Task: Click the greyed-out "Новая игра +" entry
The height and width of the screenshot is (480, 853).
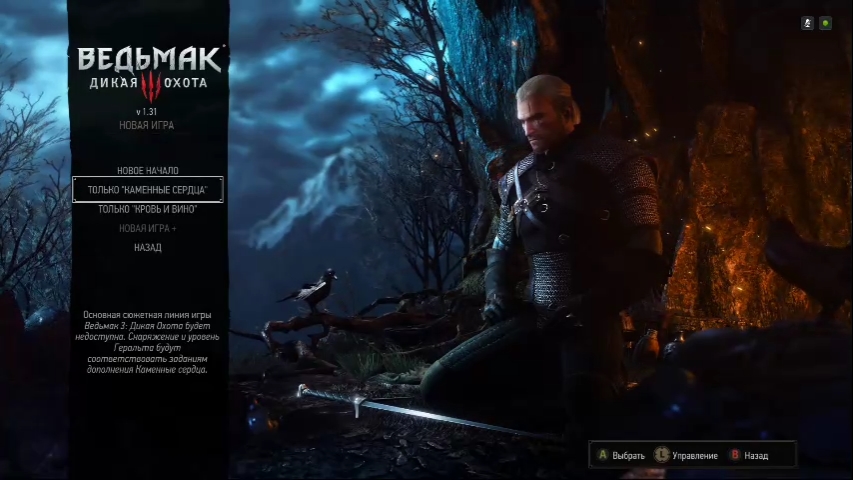Action: pos(147,228)
